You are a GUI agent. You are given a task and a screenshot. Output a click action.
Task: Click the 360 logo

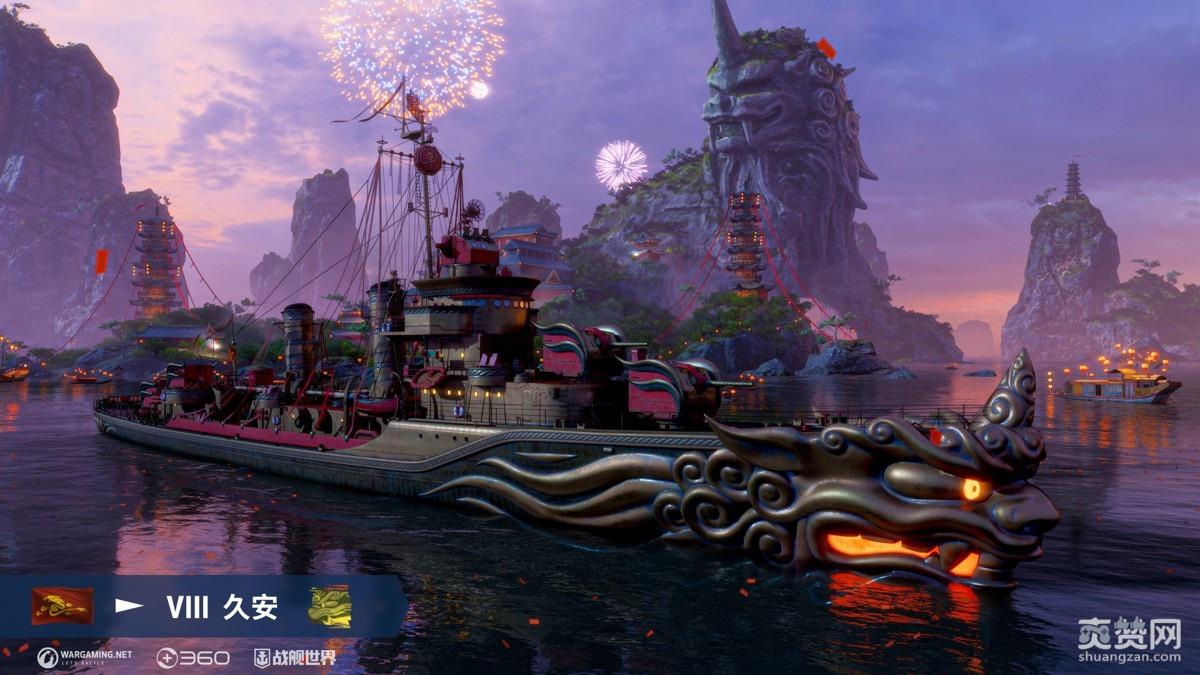coord(193,657)
